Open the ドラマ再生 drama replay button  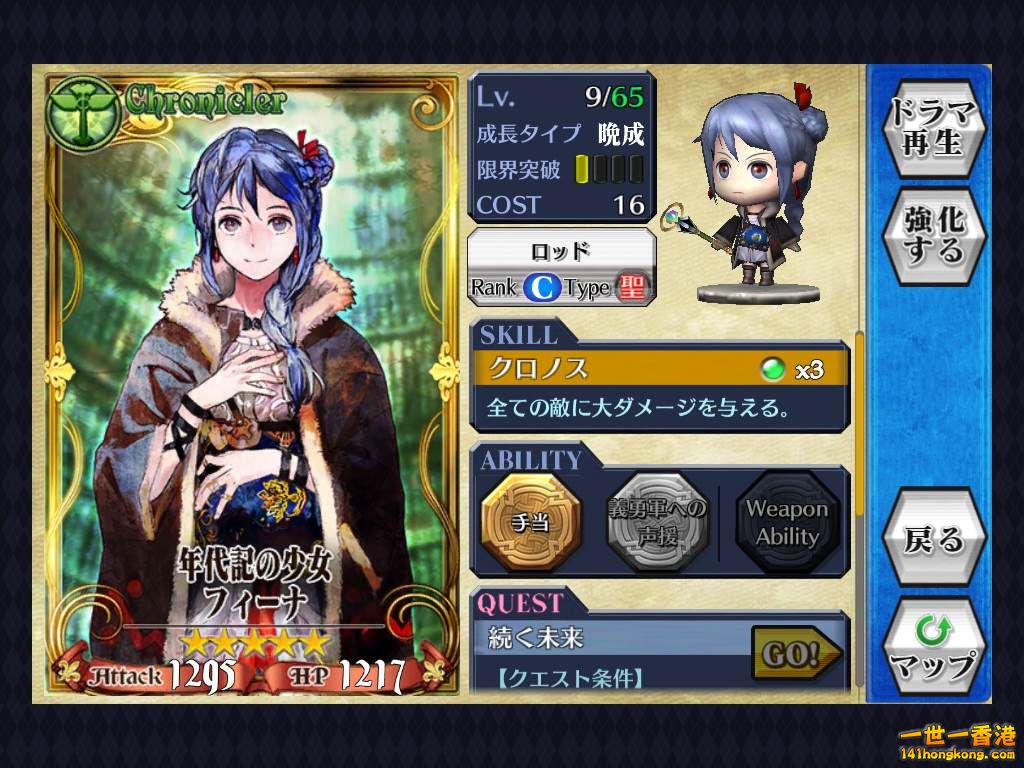click(933, 127)
